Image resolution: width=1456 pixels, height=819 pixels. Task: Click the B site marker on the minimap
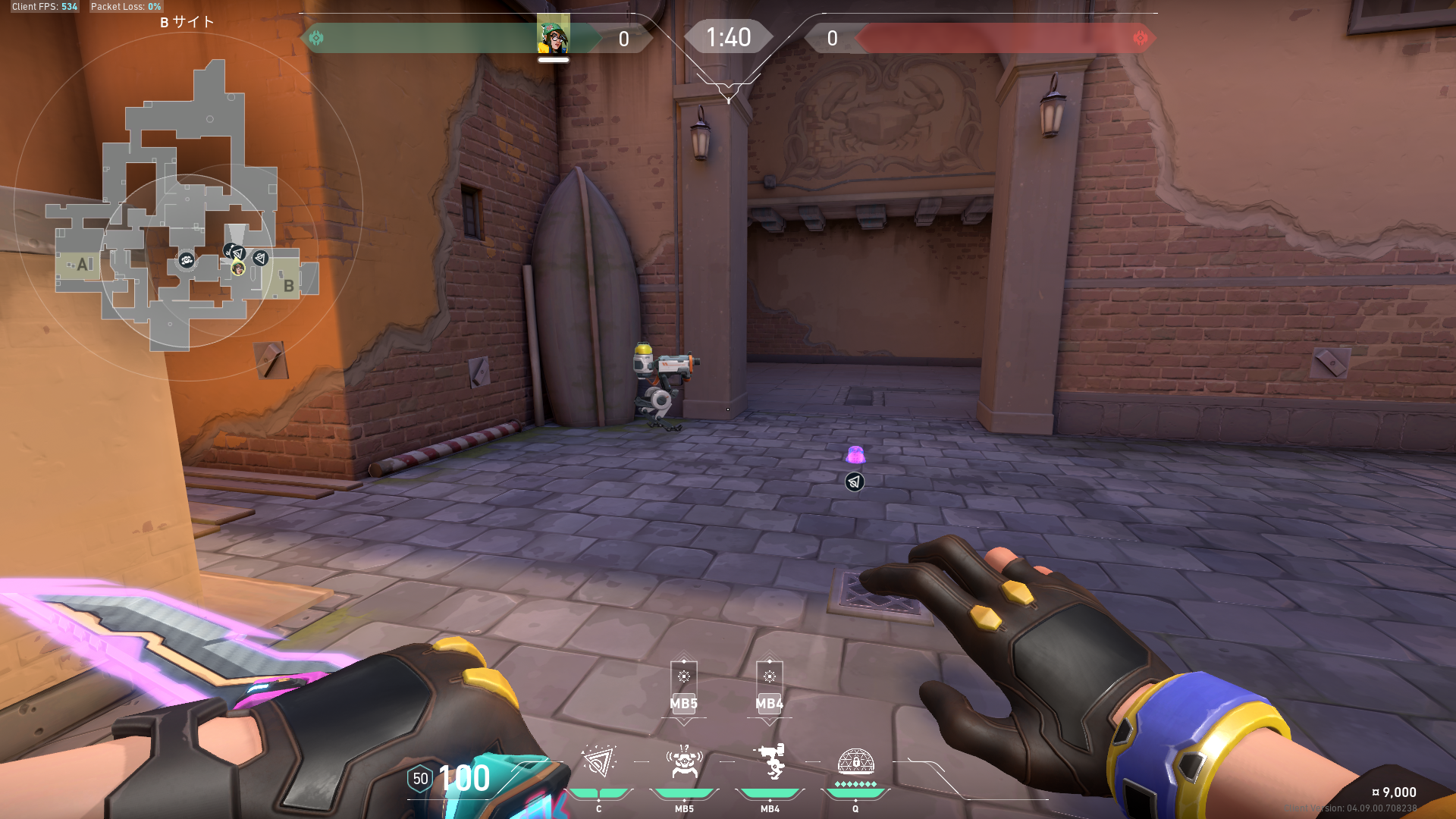coord(288,285)
